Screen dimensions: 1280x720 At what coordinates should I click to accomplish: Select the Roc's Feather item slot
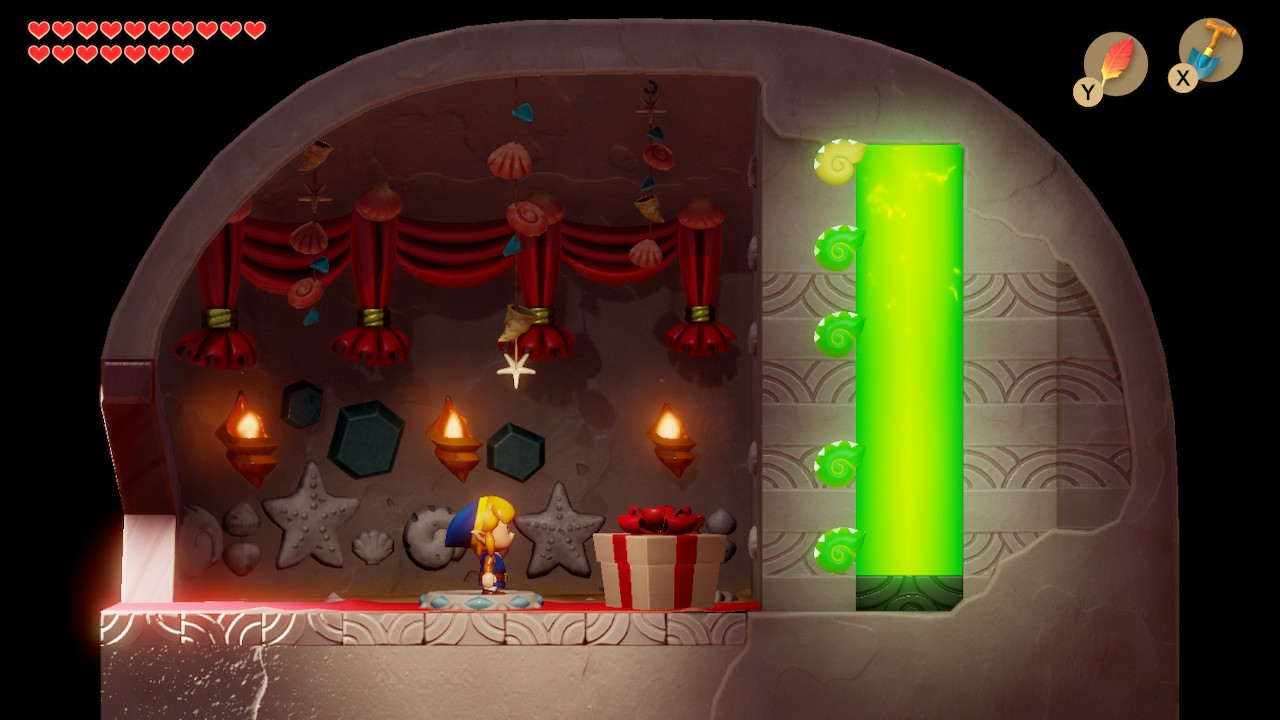click(1114, 65)
